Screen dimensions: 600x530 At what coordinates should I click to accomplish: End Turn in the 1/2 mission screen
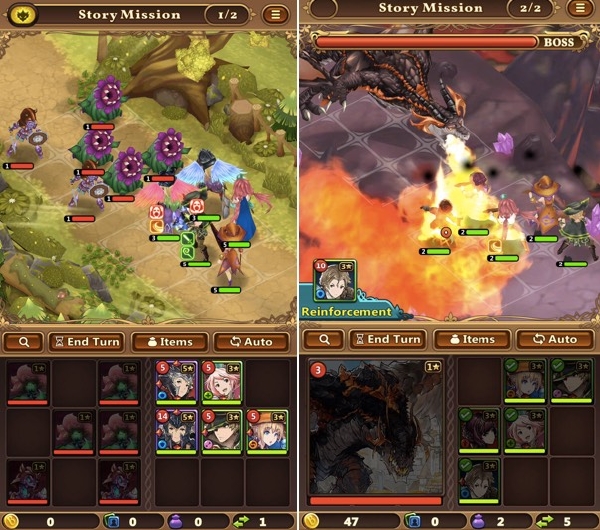point(85,341)
